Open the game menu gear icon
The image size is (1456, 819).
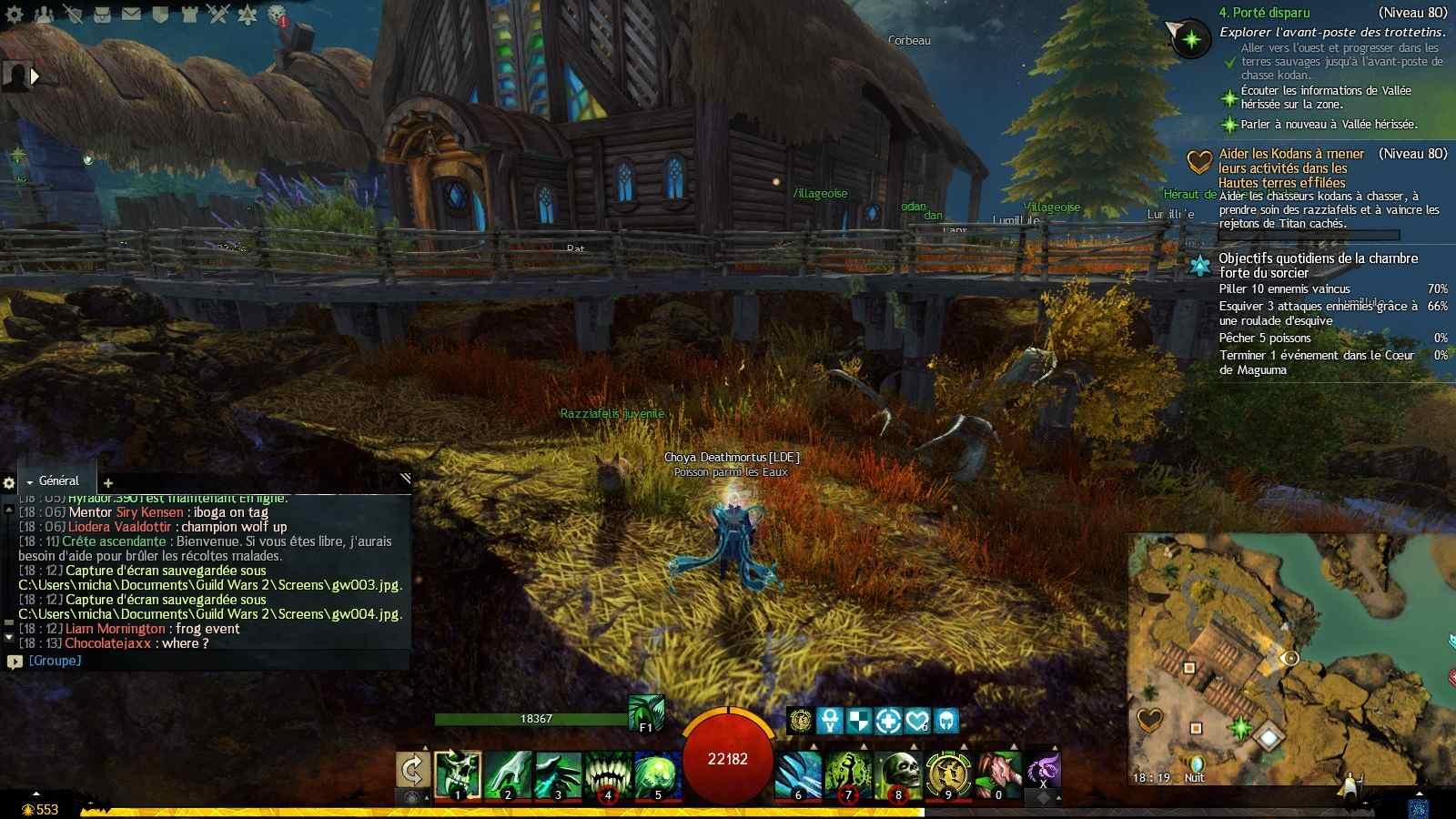[x=15, y=15]
